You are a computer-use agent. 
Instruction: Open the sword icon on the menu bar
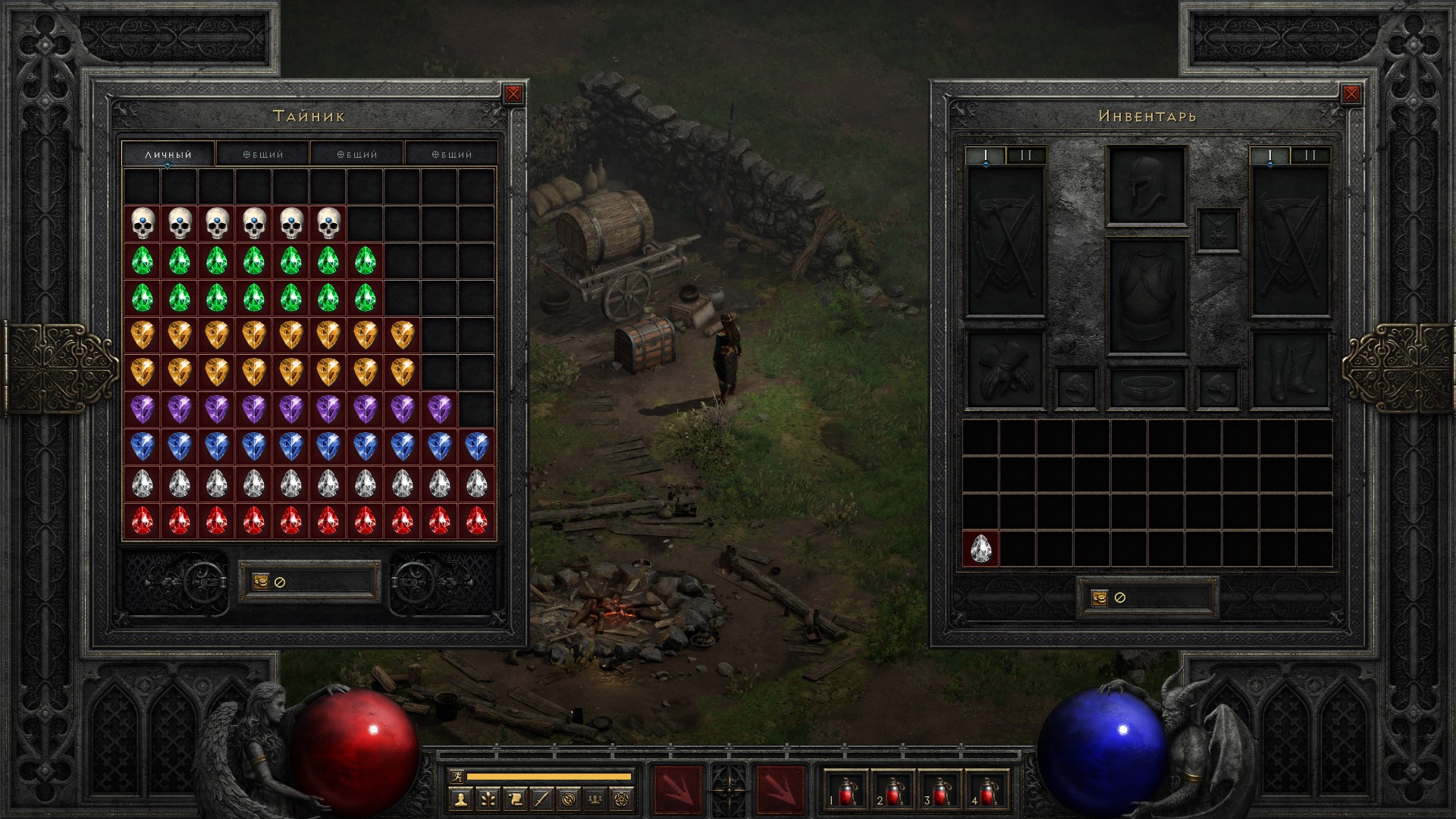[x=541, y=799]
